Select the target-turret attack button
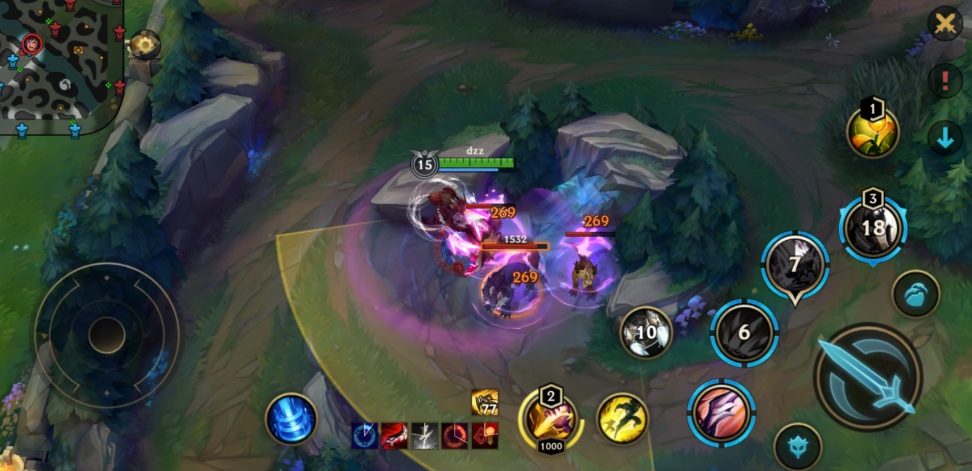The width and height of the screenshot is (972, 471). (x=797, y=446)
